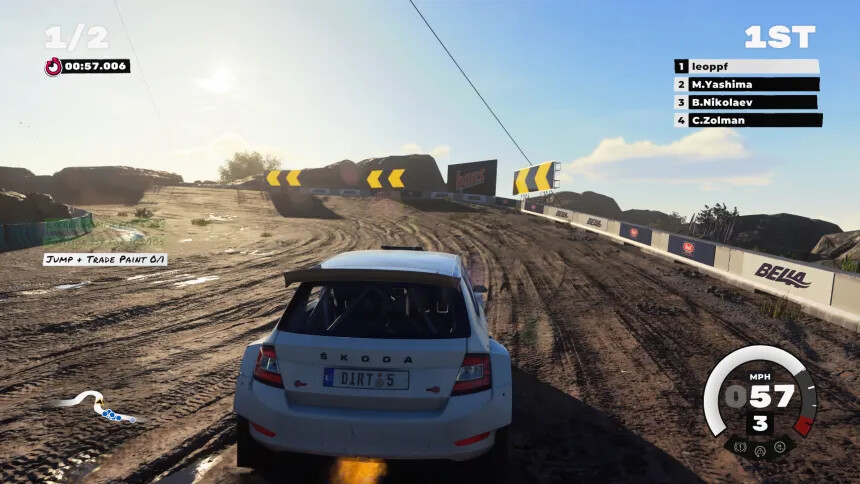Click C.Zolman's leaderboard entry
The height and width of the screenshot is (484, 860).
pos(748,120)
